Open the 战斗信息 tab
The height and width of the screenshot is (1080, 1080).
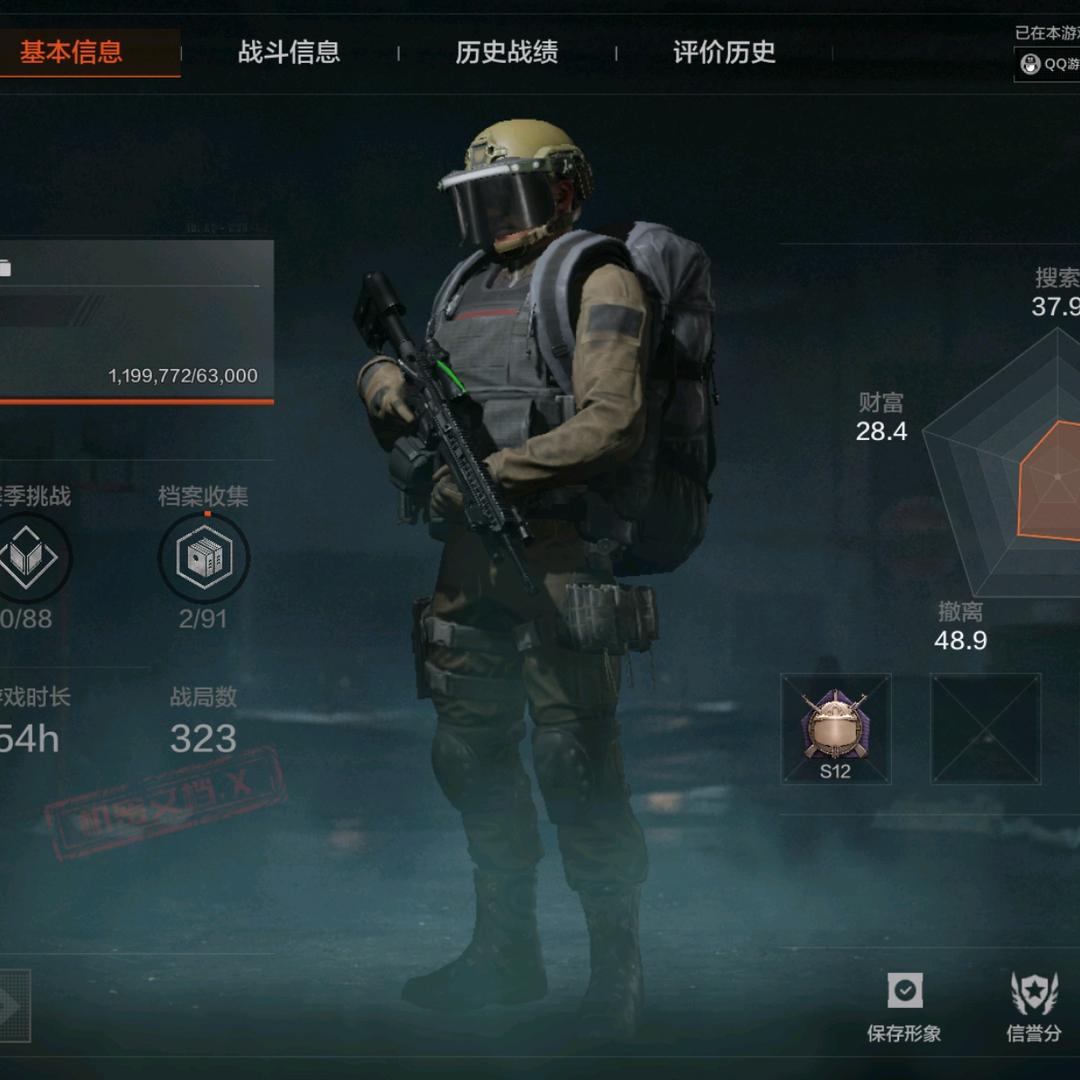pos(289,52)
